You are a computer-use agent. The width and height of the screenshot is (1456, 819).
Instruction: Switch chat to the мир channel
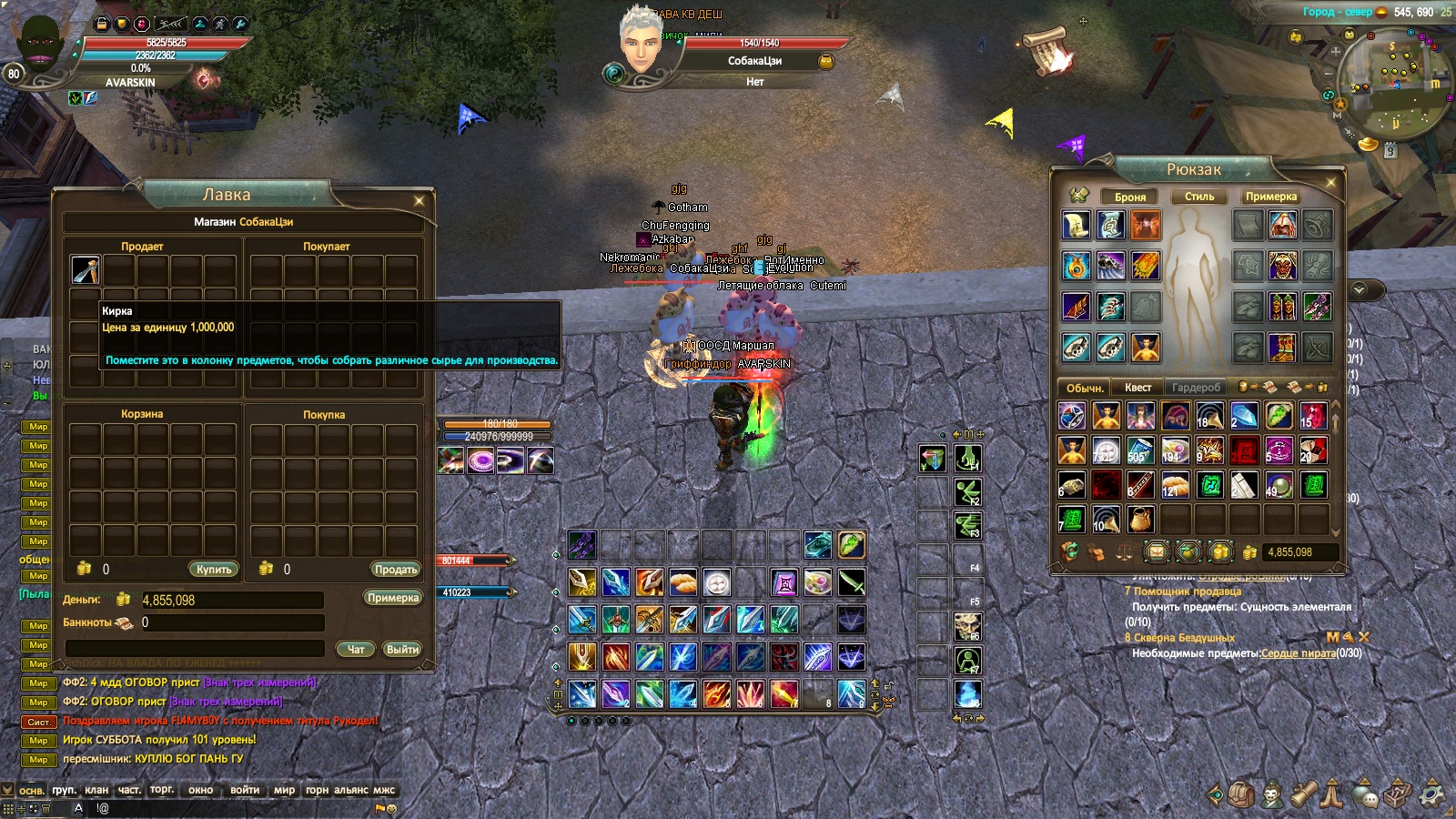click(x=284, y=790)
